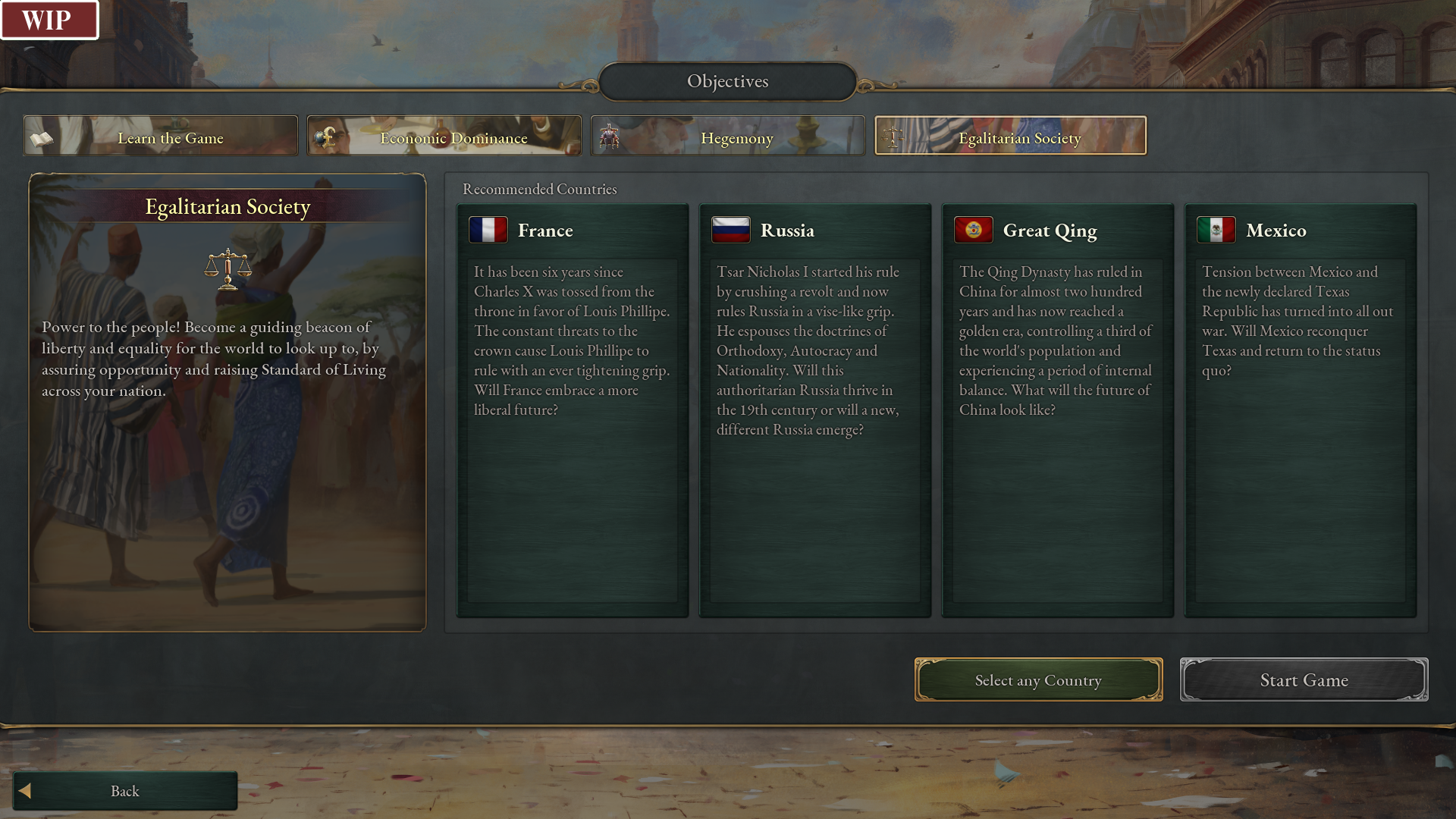Switch to the Learn the Game objective
1456x819 pixels.
161,136
